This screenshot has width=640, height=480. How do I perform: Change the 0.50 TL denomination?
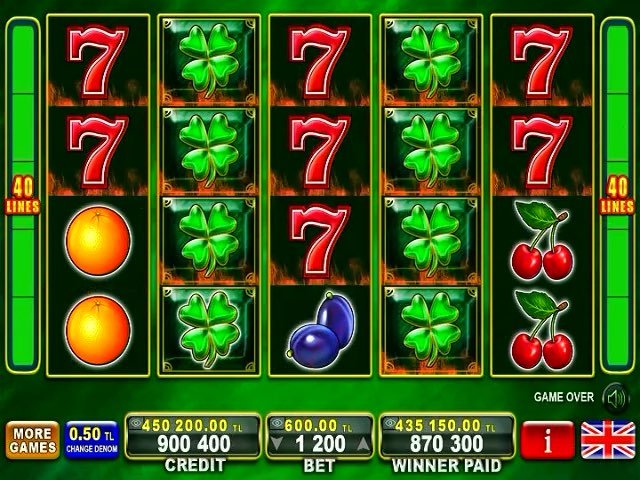(x=91, y=440)
